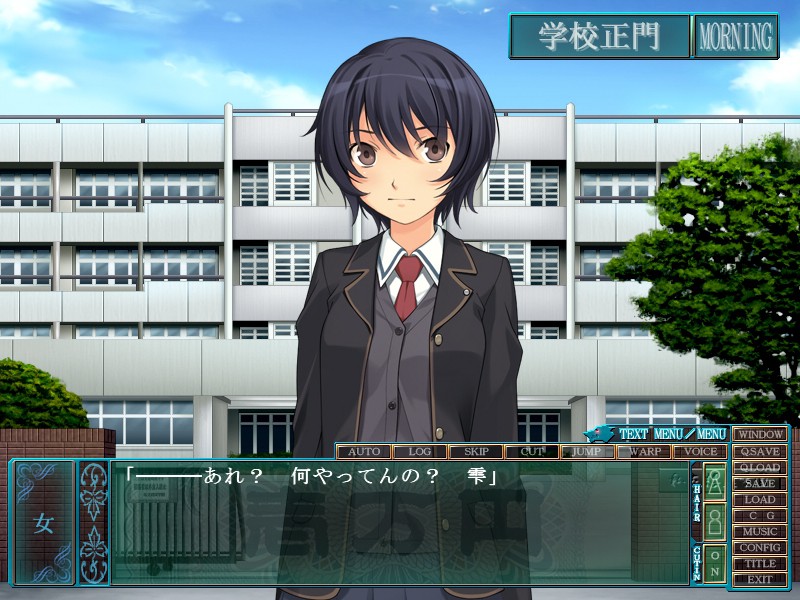Open the LOAD menu
Image resolution: width=800 pixels, height=600 pixels.
pos(760,499)
